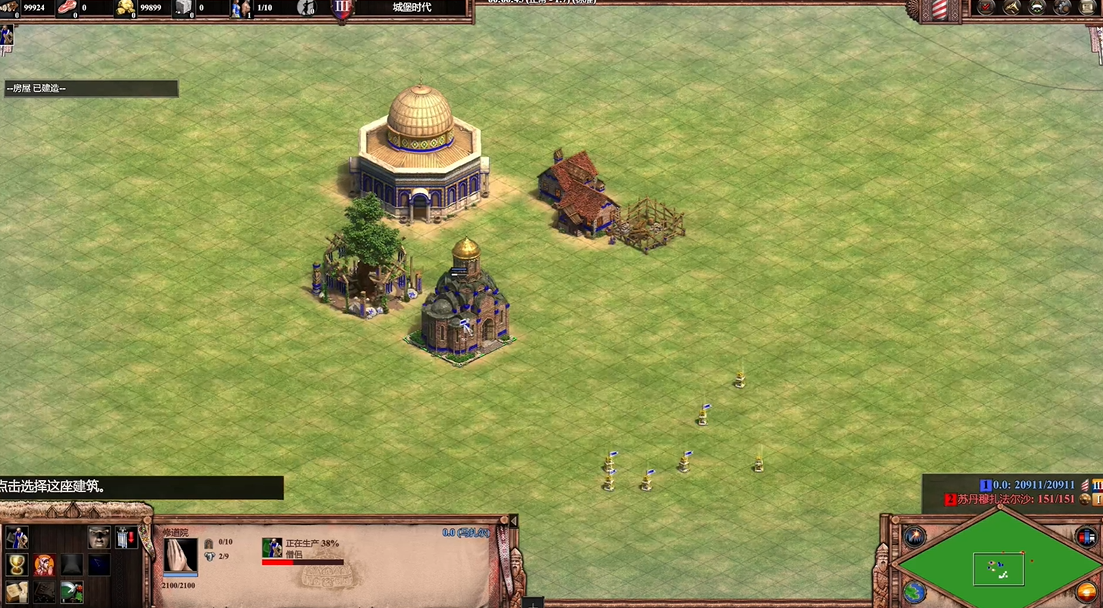This screenshot has height=608, width=1103.
Task: Activate the minimap flare signal button
Action: (914, 536)
